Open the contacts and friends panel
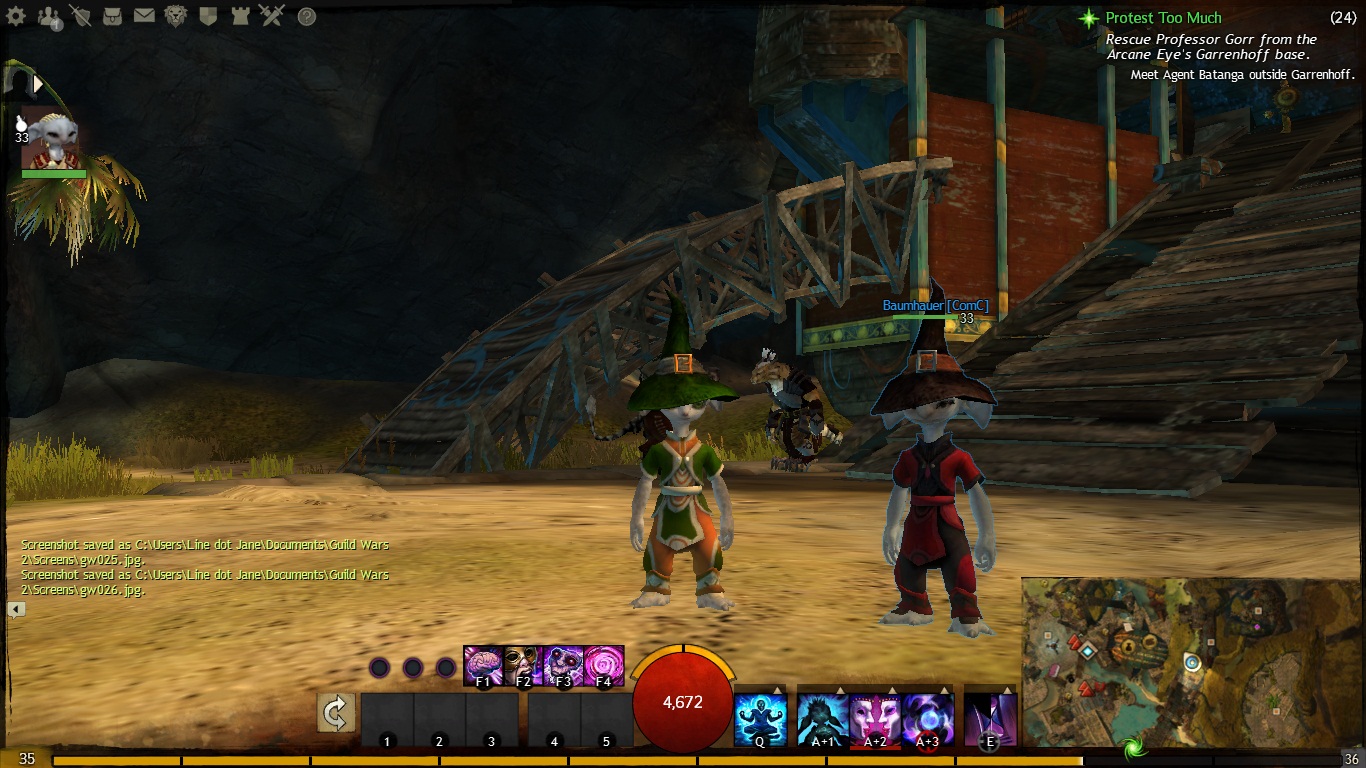 coord(49,16)
